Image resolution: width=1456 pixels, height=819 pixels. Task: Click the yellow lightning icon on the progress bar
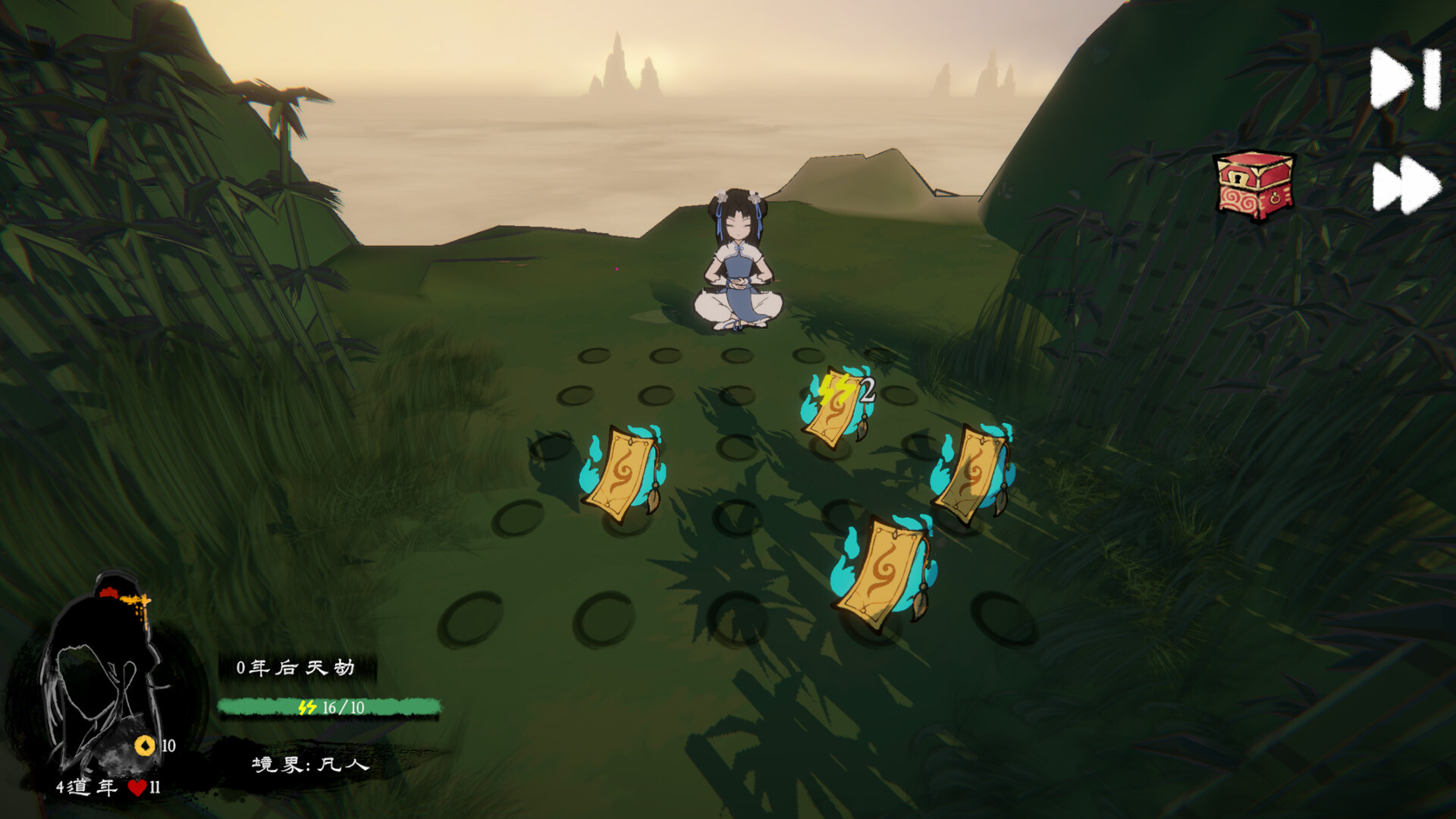308,706
